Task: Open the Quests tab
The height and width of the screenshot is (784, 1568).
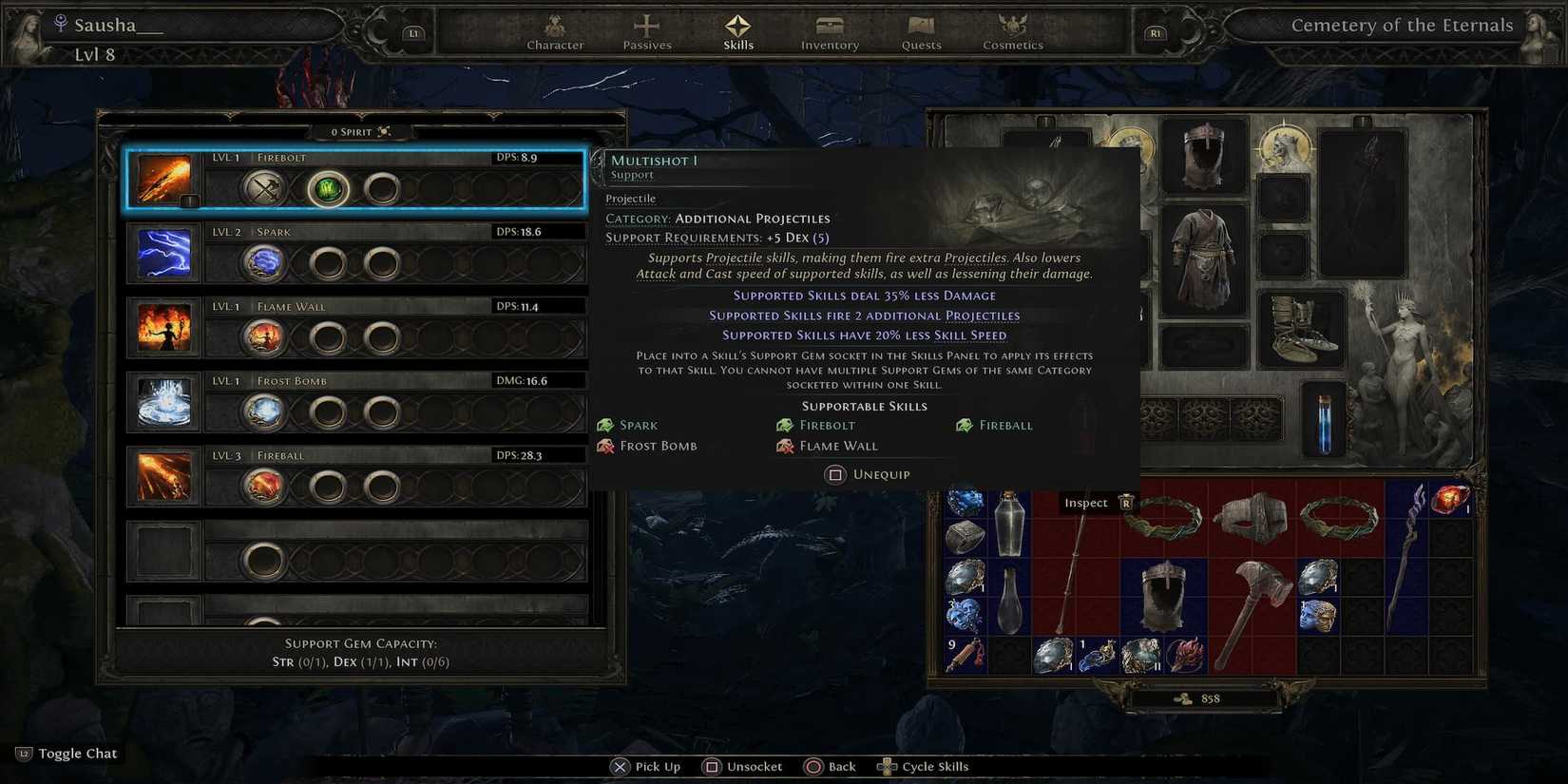Action: [x=920, y=32]
